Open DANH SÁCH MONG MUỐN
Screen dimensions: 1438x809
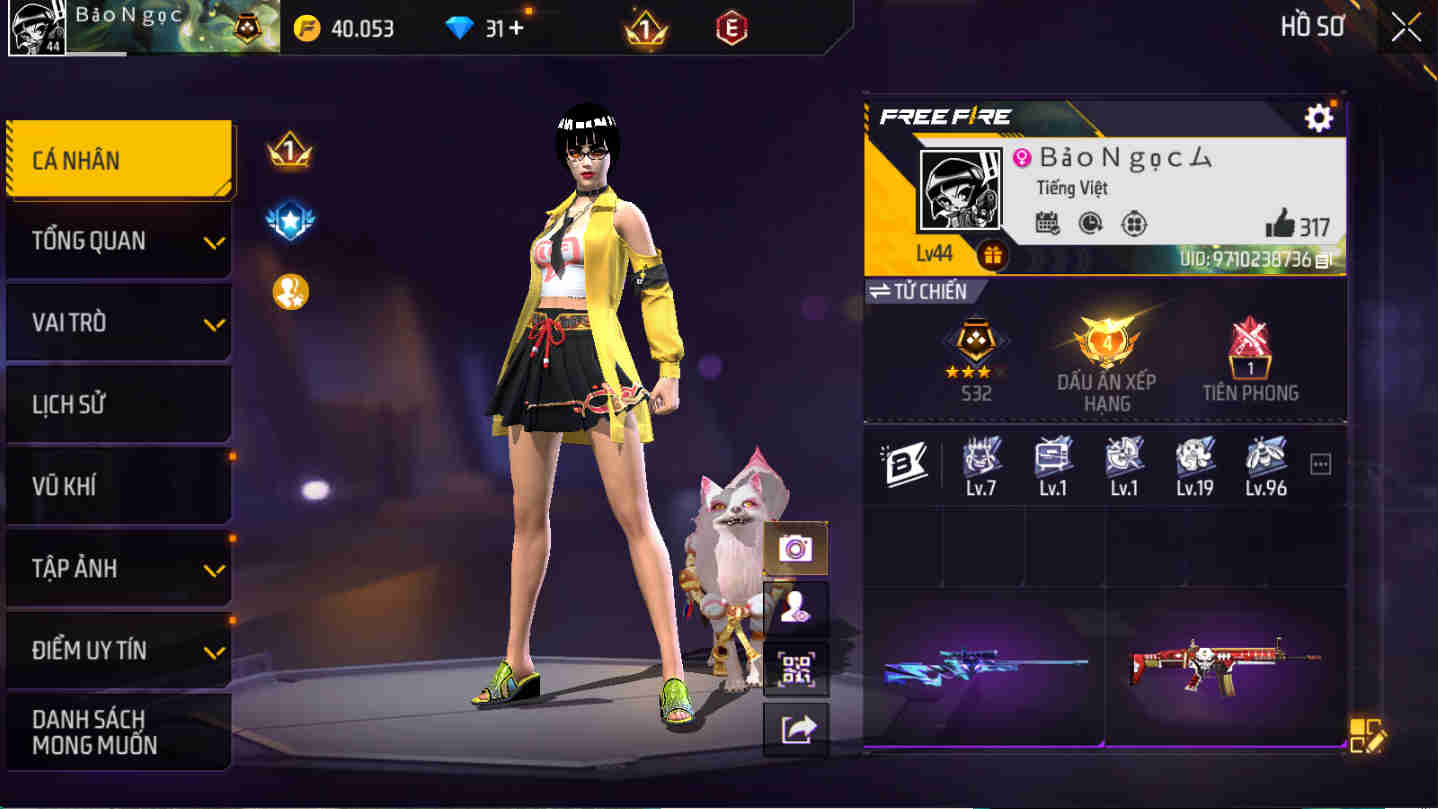pyautogui.click(x=118, y=731)
